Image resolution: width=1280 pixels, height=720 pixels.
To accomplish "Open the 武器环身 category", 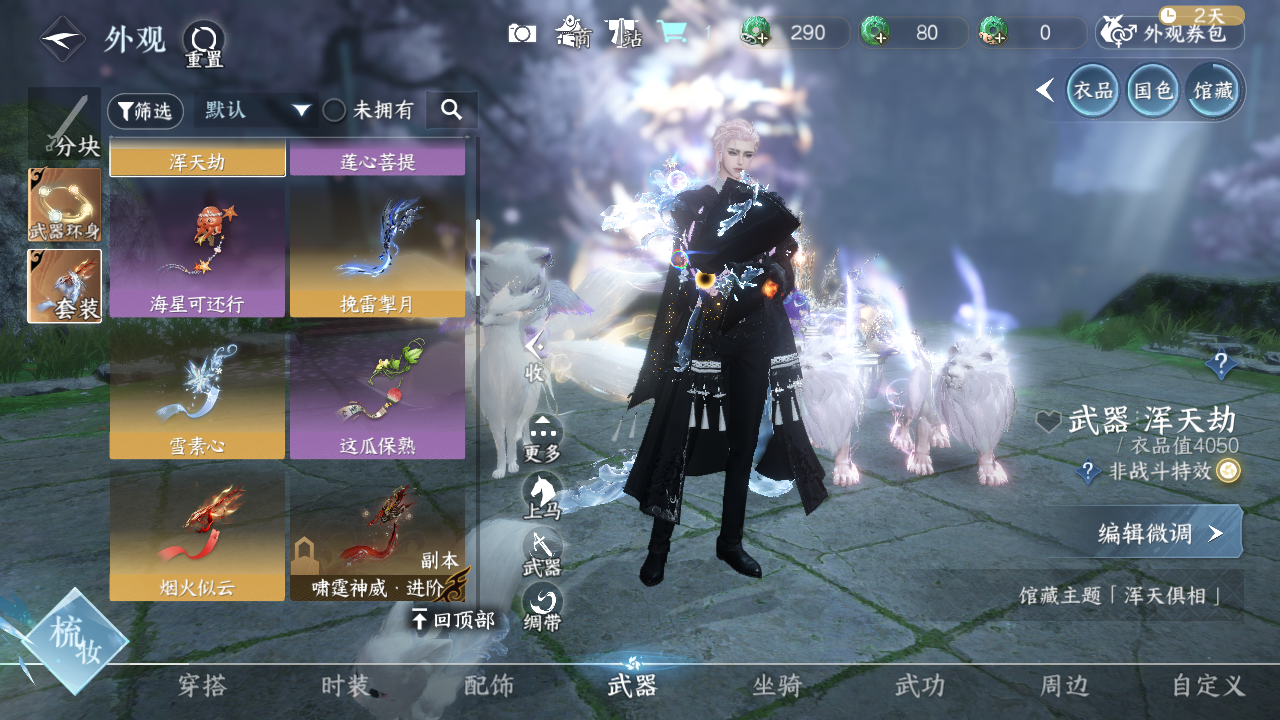I will click(x=65, y=205).
